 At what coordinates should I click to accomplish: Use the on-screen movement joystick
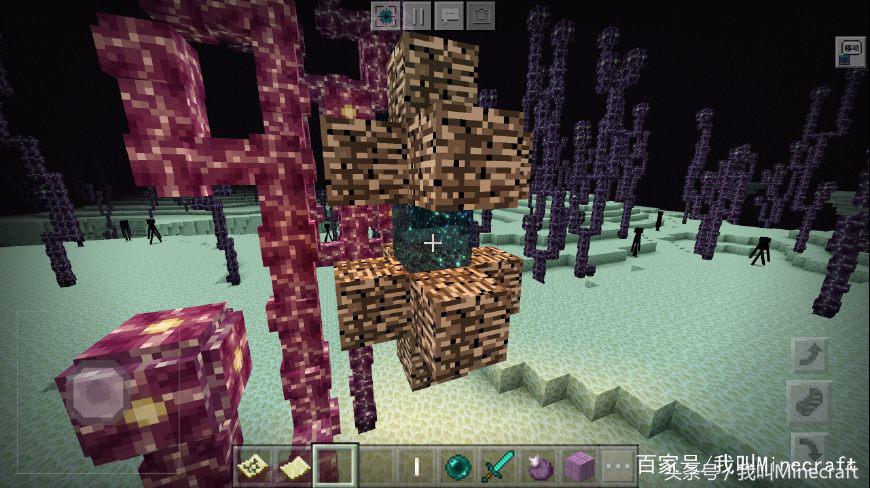(96, 392)
